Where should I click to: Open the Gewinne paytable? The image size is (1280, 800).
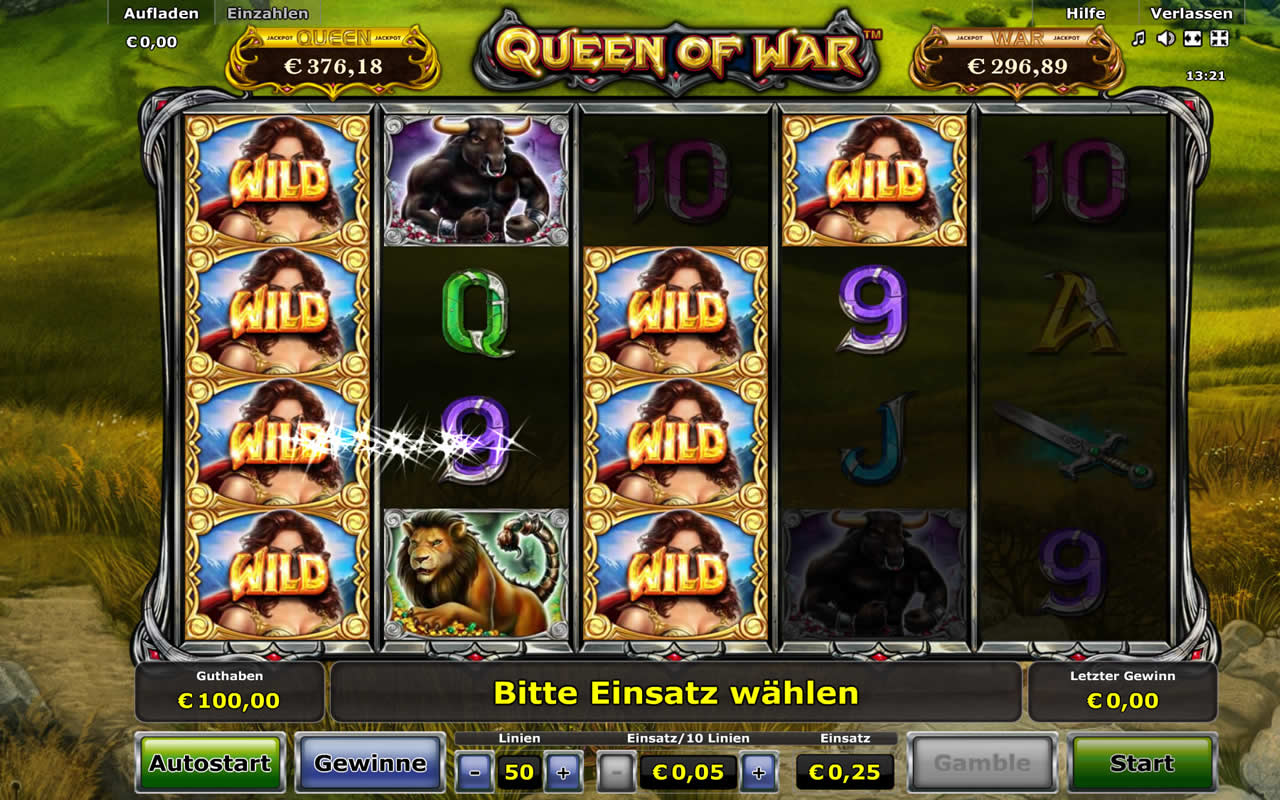(370, 764)
